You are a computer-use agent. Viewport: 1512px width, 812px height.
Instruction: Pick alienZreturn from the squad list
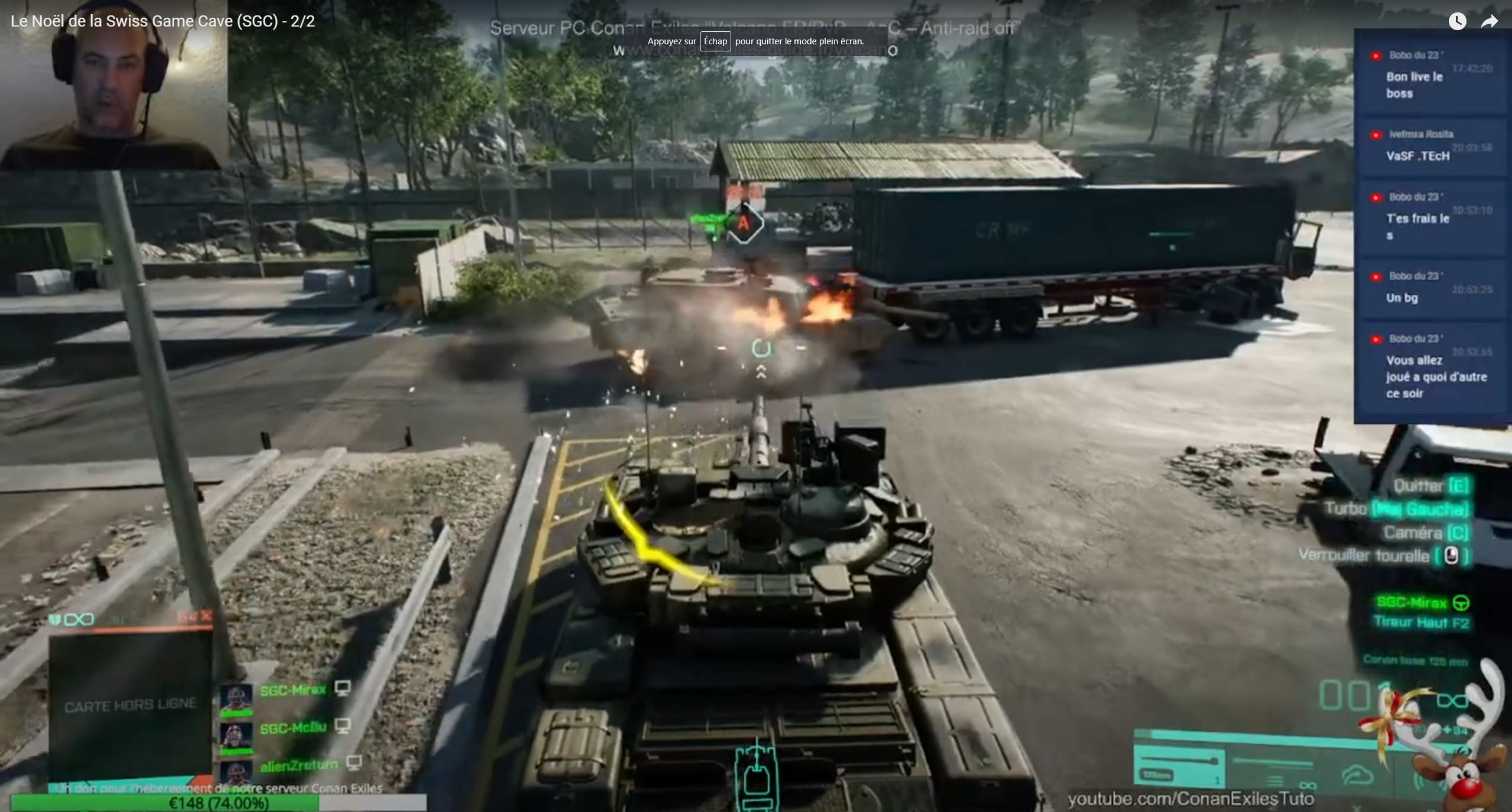pyautogui.click(x=299, y=765)
